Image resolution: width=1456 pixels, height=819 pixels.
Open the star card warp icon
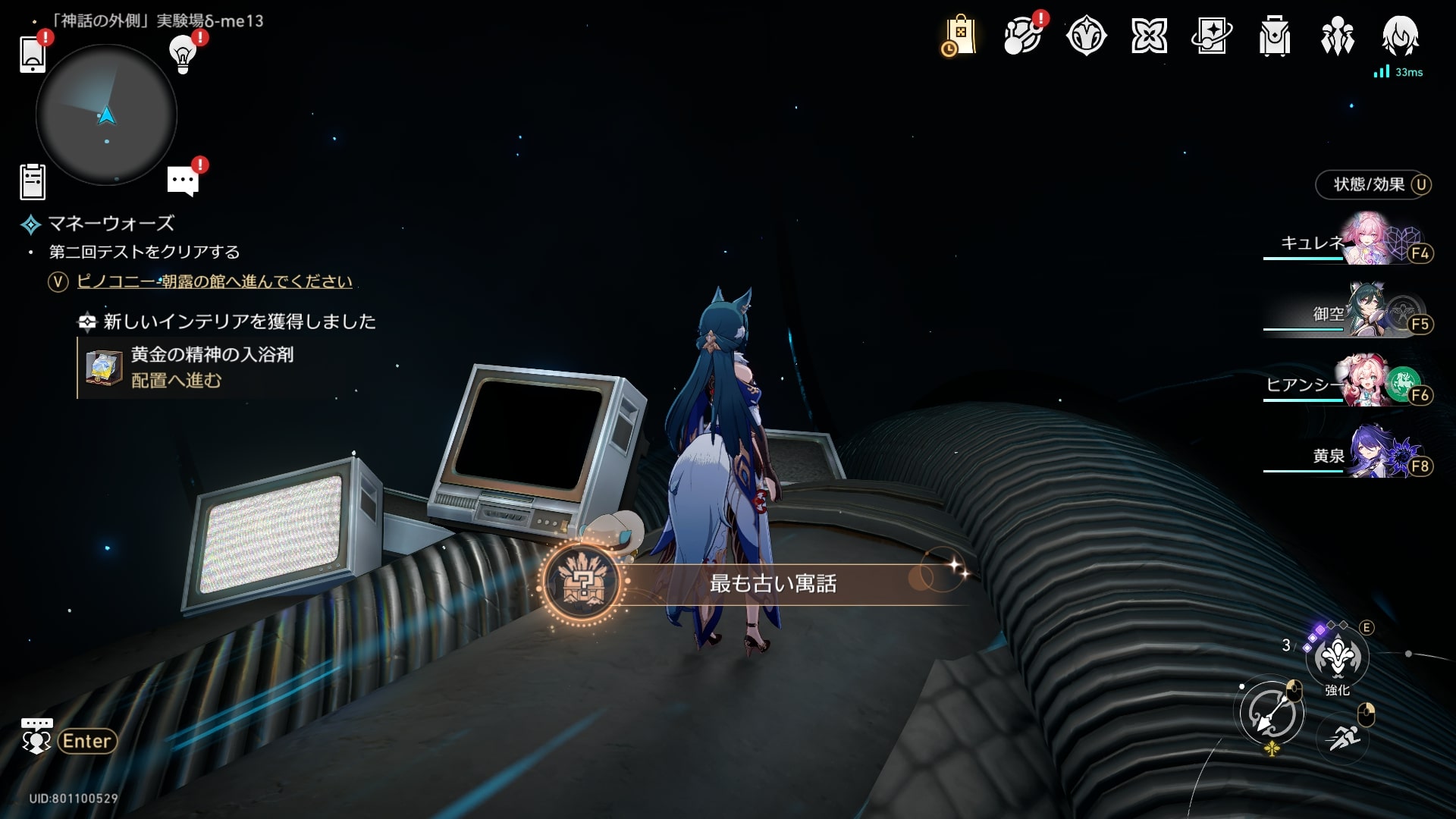(1211, 36)
